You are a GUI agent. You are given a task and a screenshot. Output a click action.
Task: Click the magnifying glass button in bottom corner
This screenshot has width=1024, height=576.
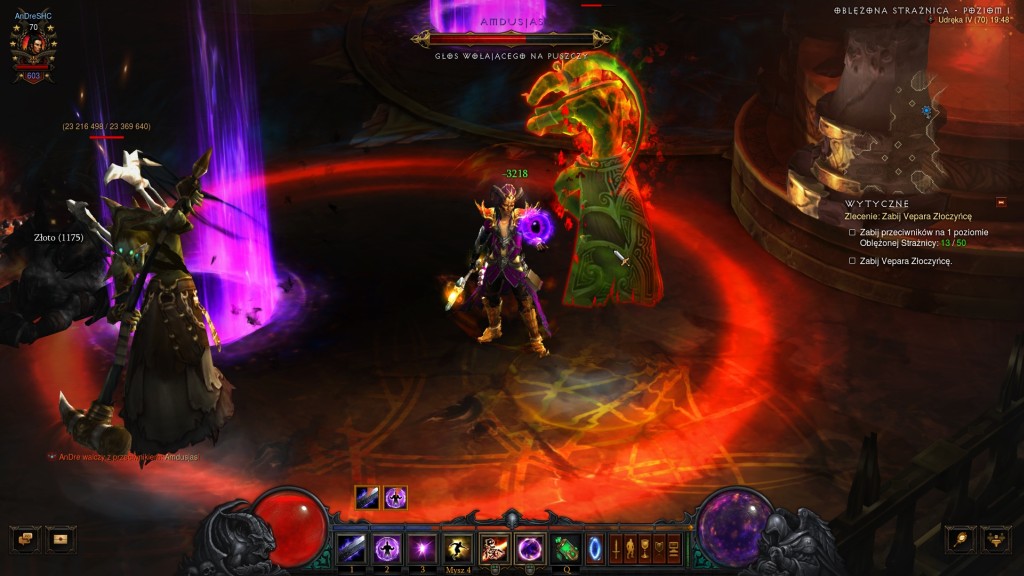tap(960, 539)
